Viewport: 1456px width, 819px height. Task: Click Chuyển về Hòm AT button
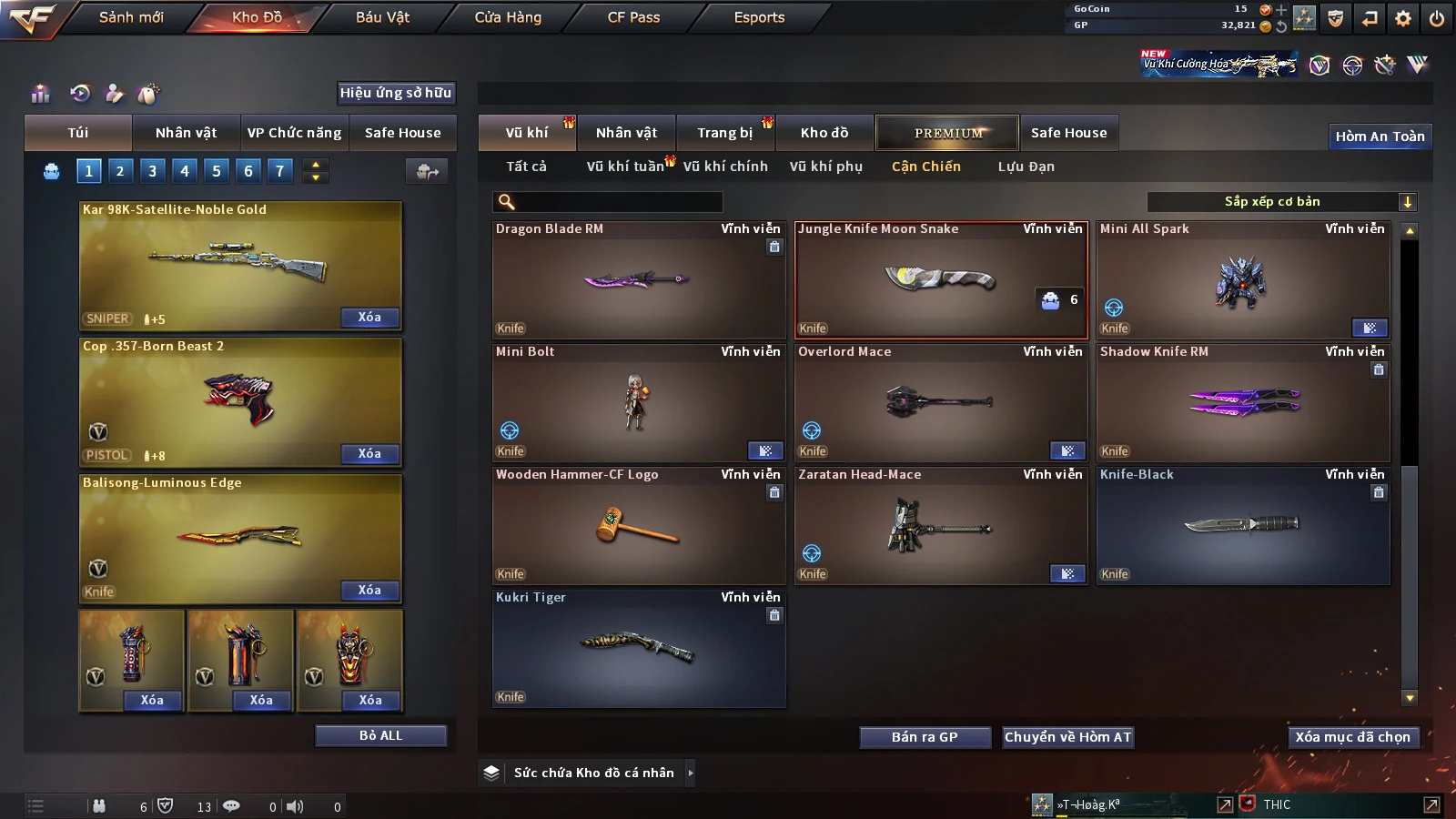pos(1067,737)
